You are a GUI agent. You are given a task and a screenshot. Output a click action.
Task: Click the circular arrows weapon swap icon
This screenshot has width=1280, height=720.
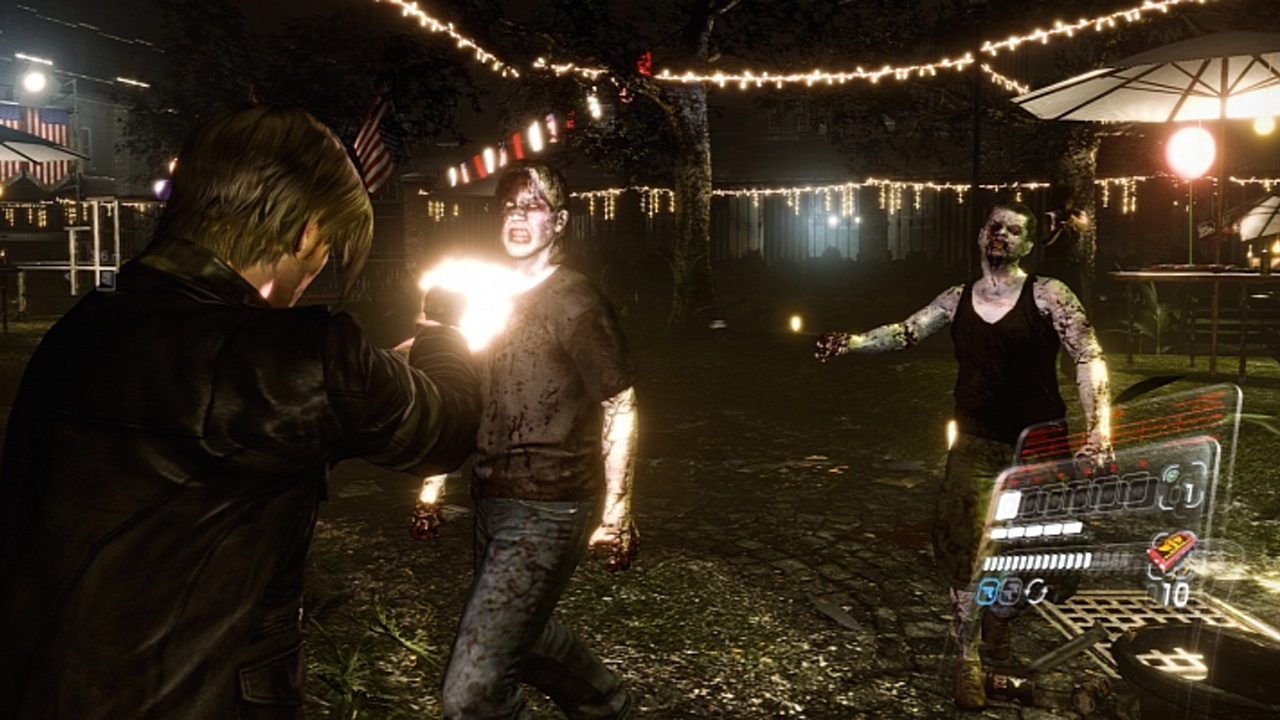(1036, 592)
